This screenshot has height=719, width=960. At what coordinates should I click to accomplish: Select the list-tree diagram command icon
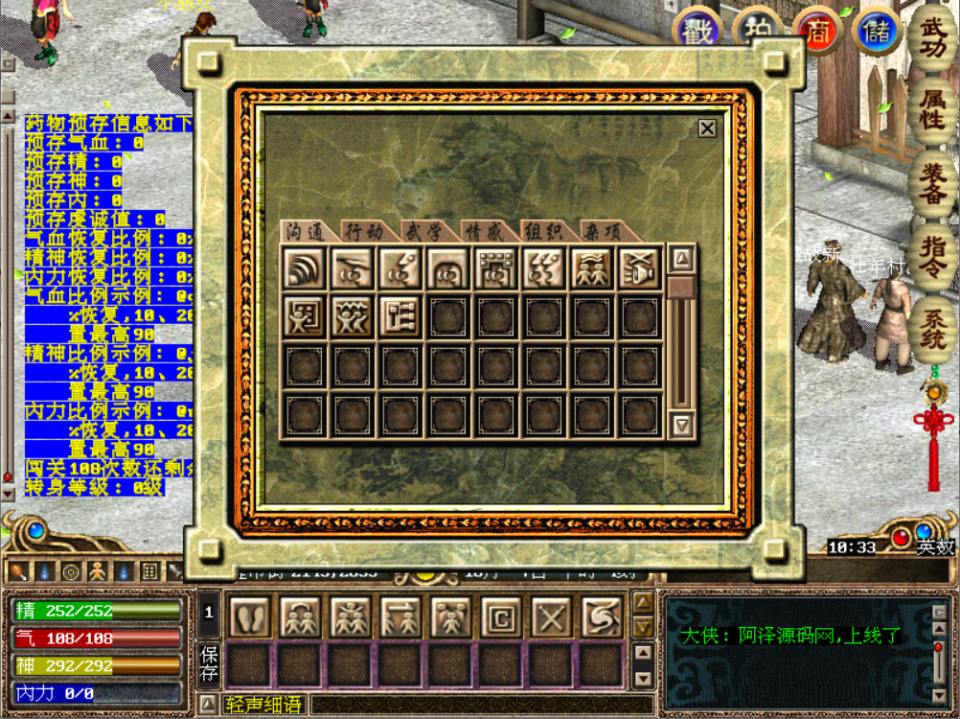[400, 316]
